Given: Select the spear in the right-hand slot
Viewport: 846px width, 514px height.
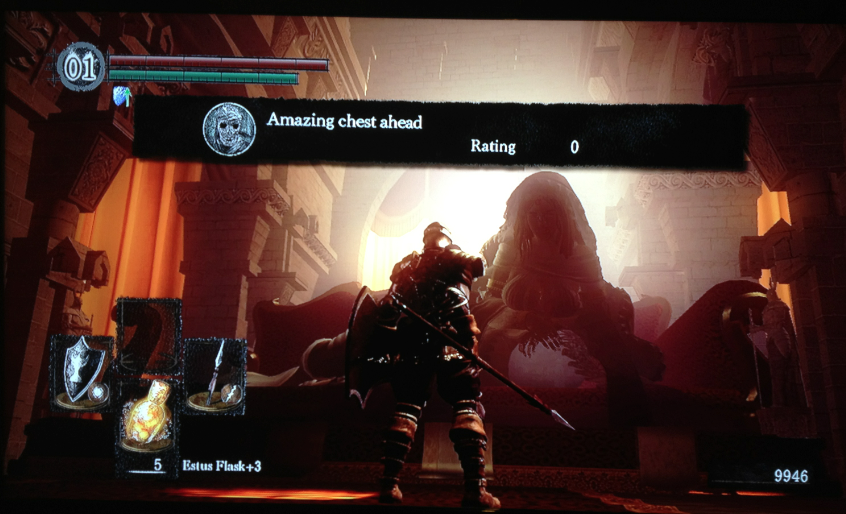Looking at the screenshot, I should point(214,377).
